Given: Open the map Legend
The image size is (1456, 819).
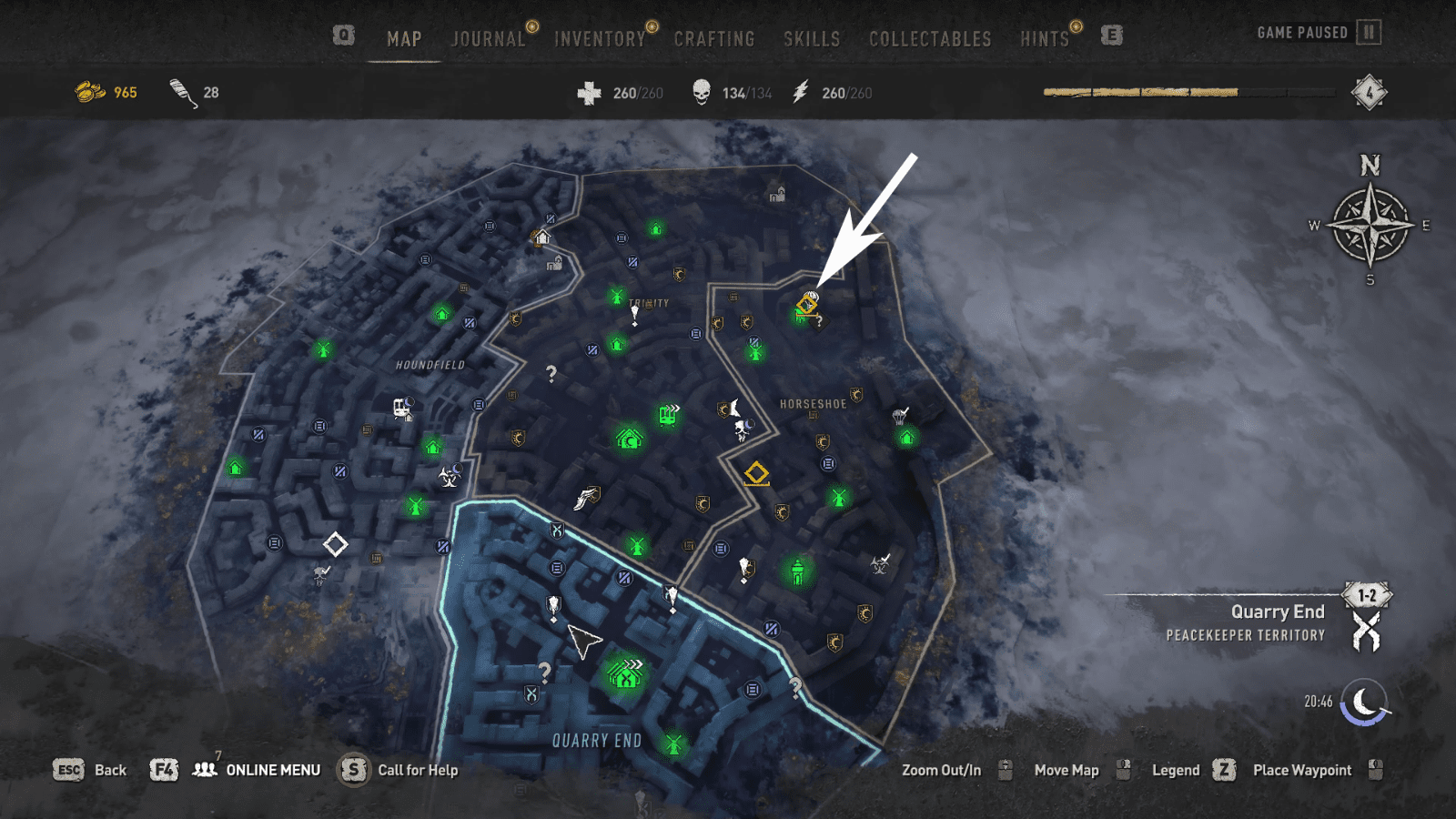Looking at the screenshot, I should (x=1175, y=770).
